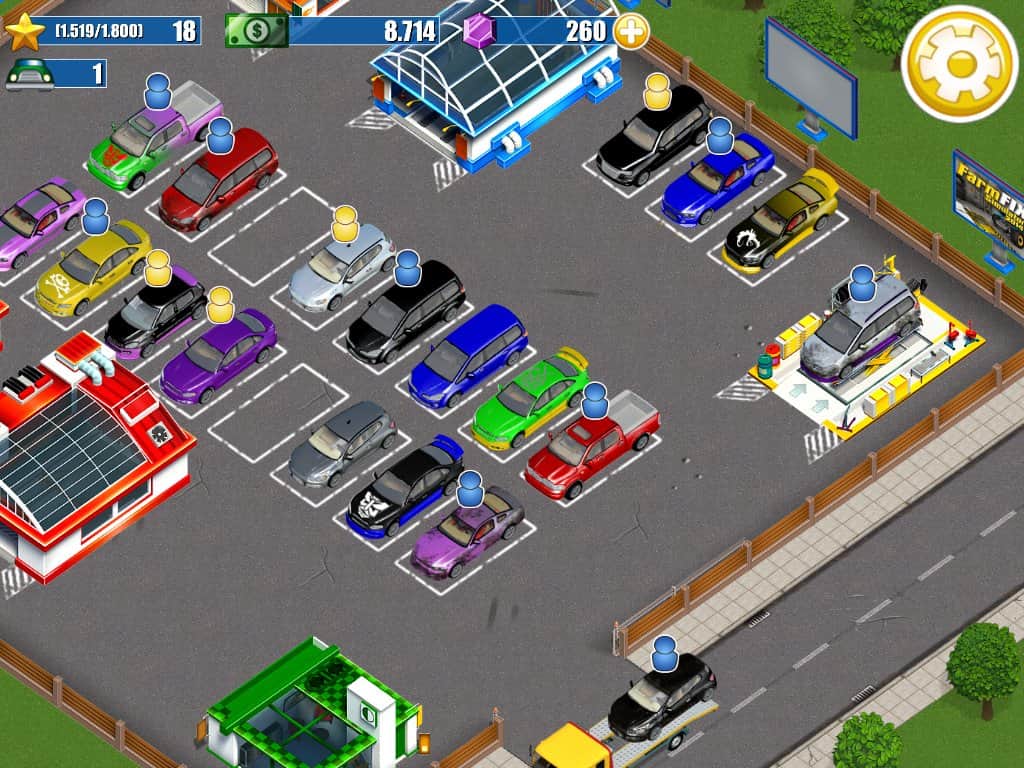Image resolution: width=1024 pixels, height=768 pixels.
Task: Select the customer marker above the blue sports car
Action: click(x=720, y=136)
